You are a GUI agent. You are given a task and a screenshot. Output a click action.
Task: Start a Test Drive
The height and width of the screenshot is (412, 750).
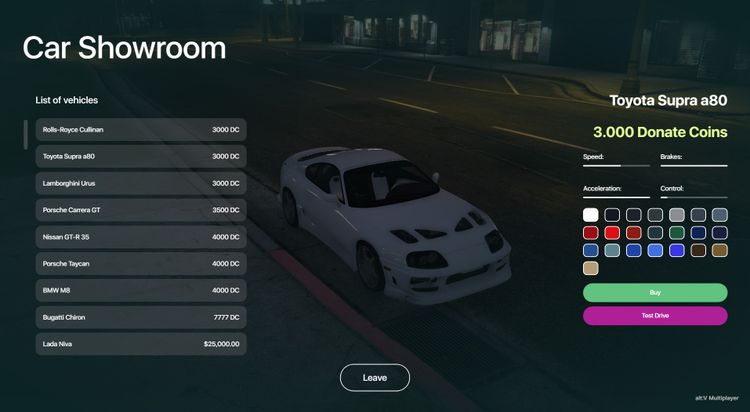pyautogui.click(x=655, y=316)
